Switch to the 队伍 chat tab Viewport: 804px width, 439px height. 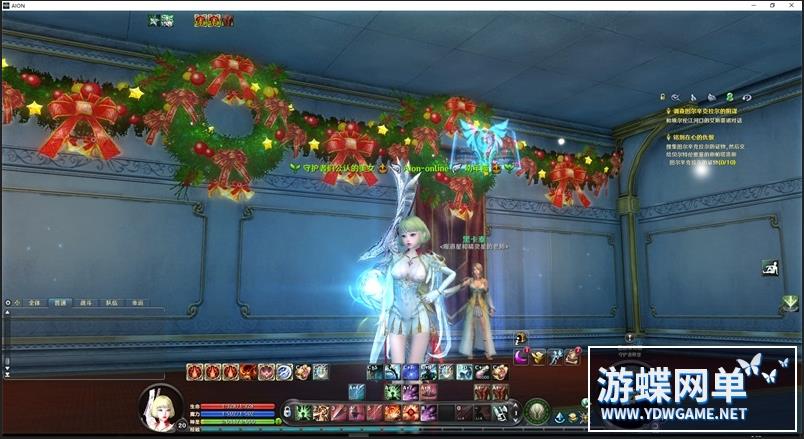tap(111, 301)
